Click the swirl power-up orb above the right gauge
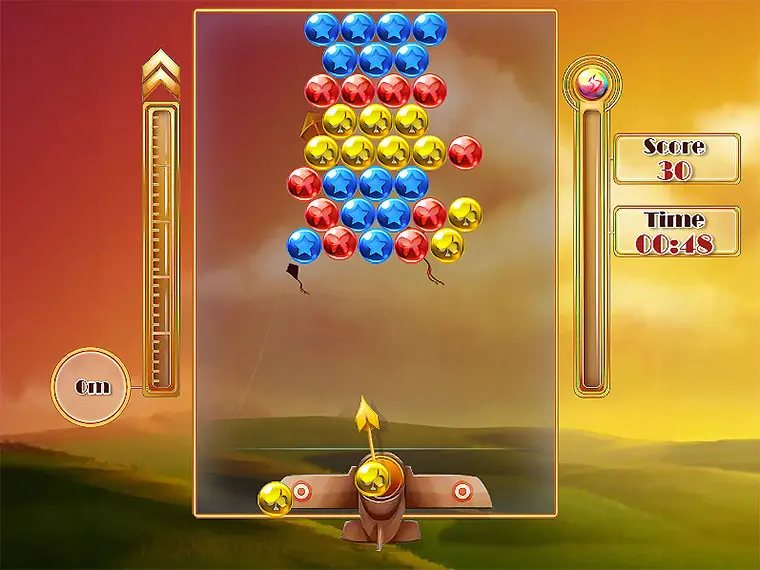Image resolution: width=760 pixels, height=570 pixels. click(x=591, y=83)
